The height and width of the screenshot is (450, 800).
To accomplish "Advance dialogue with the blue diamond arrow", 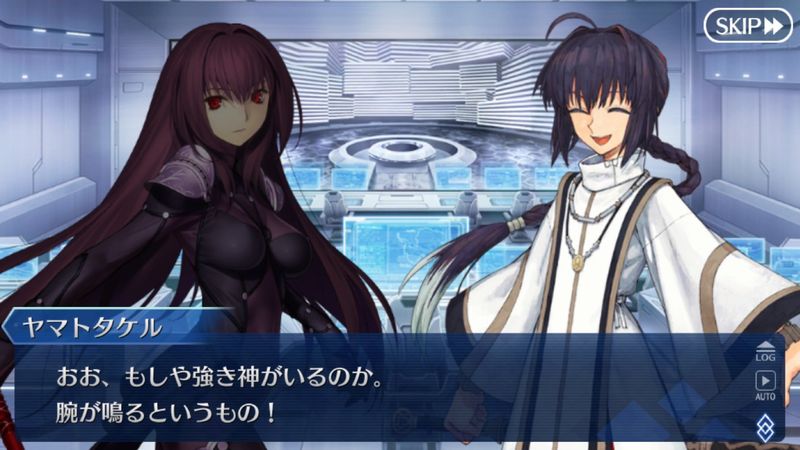I will (x=765, y=426).
